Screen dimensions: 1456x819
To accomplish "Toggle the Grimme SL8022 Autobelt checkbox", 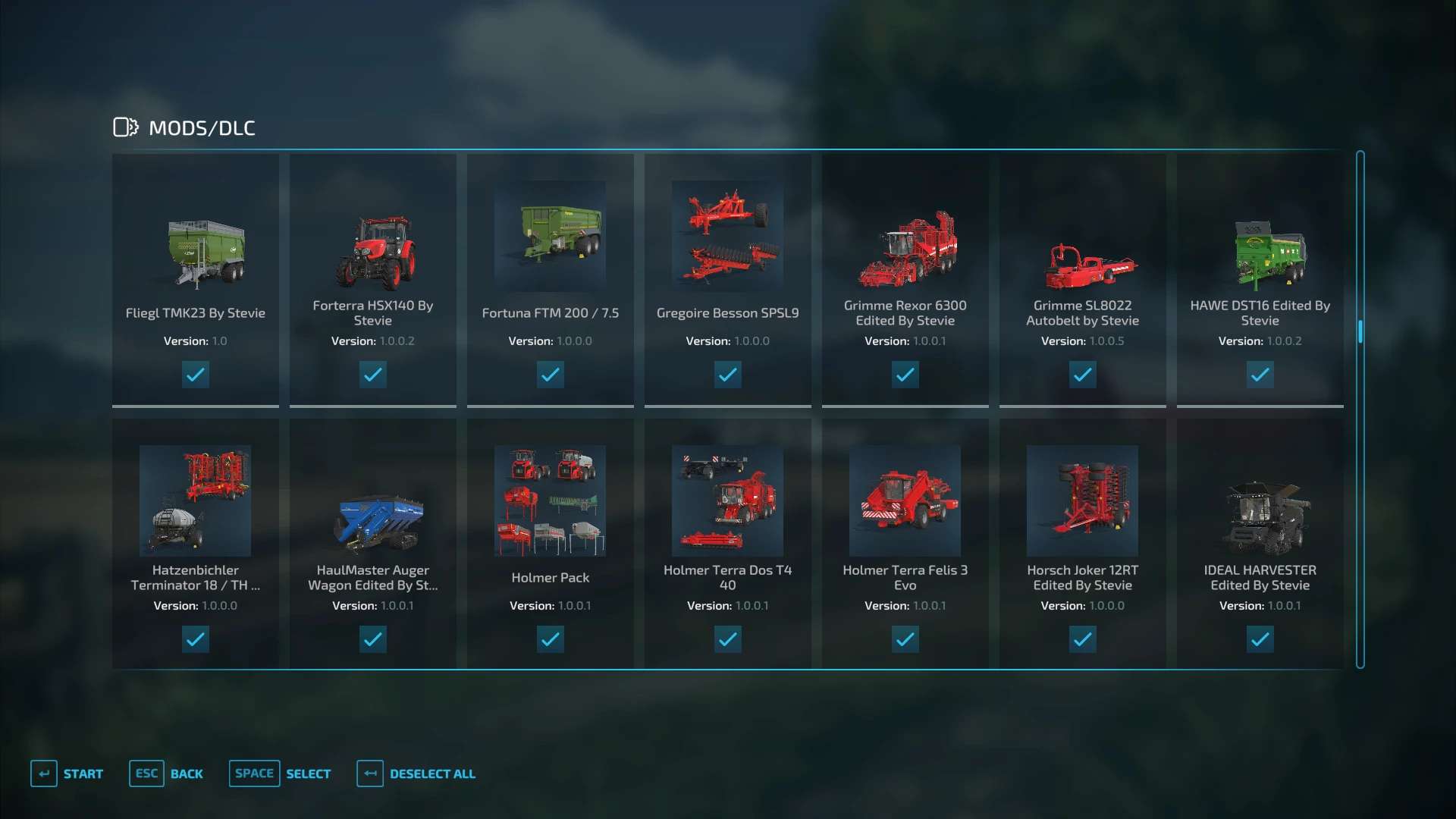I will 1083,375.
